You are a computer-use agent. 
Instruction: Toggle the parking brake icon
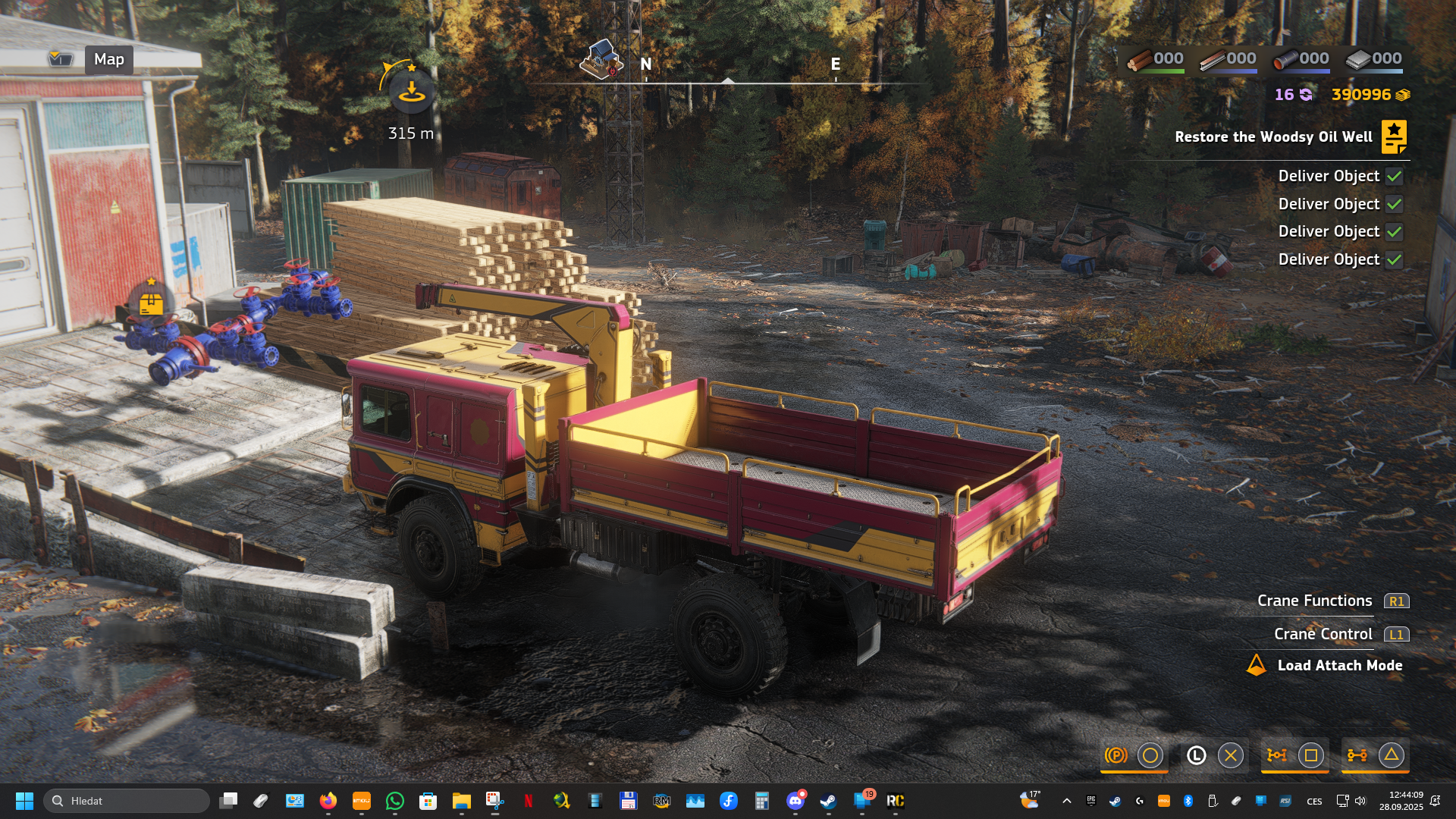1116,755
